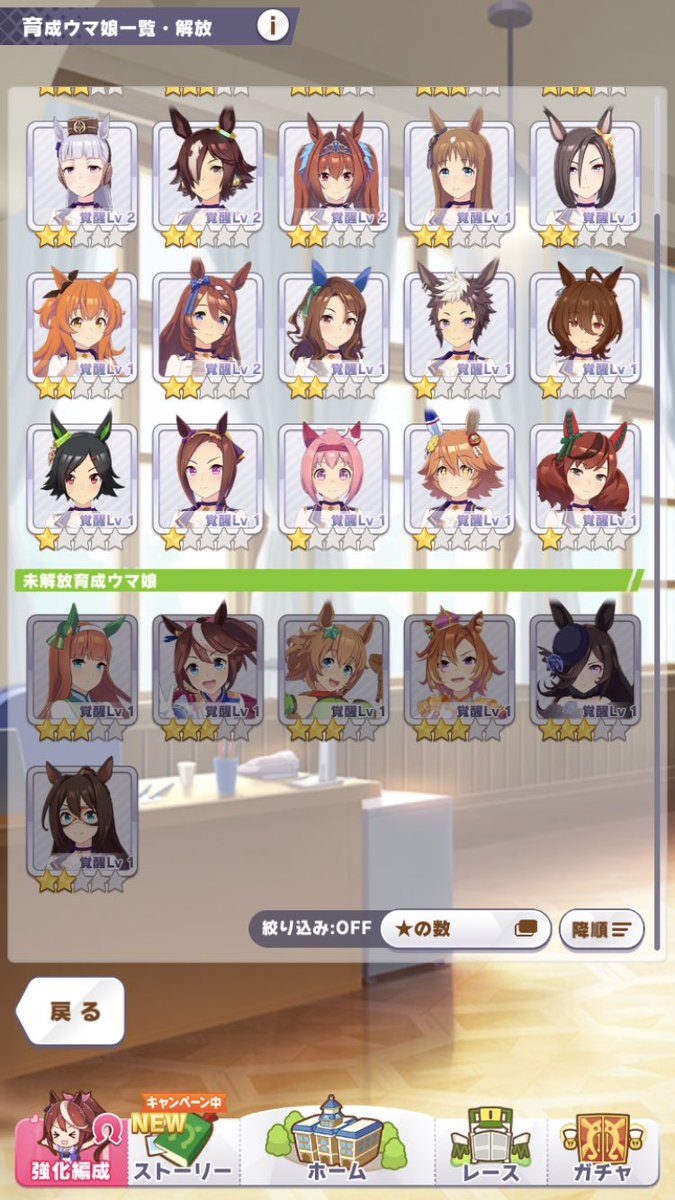Switch sort order with 降順 button
The width and height of the screenshot is (675, 1200).
[601, 929]
